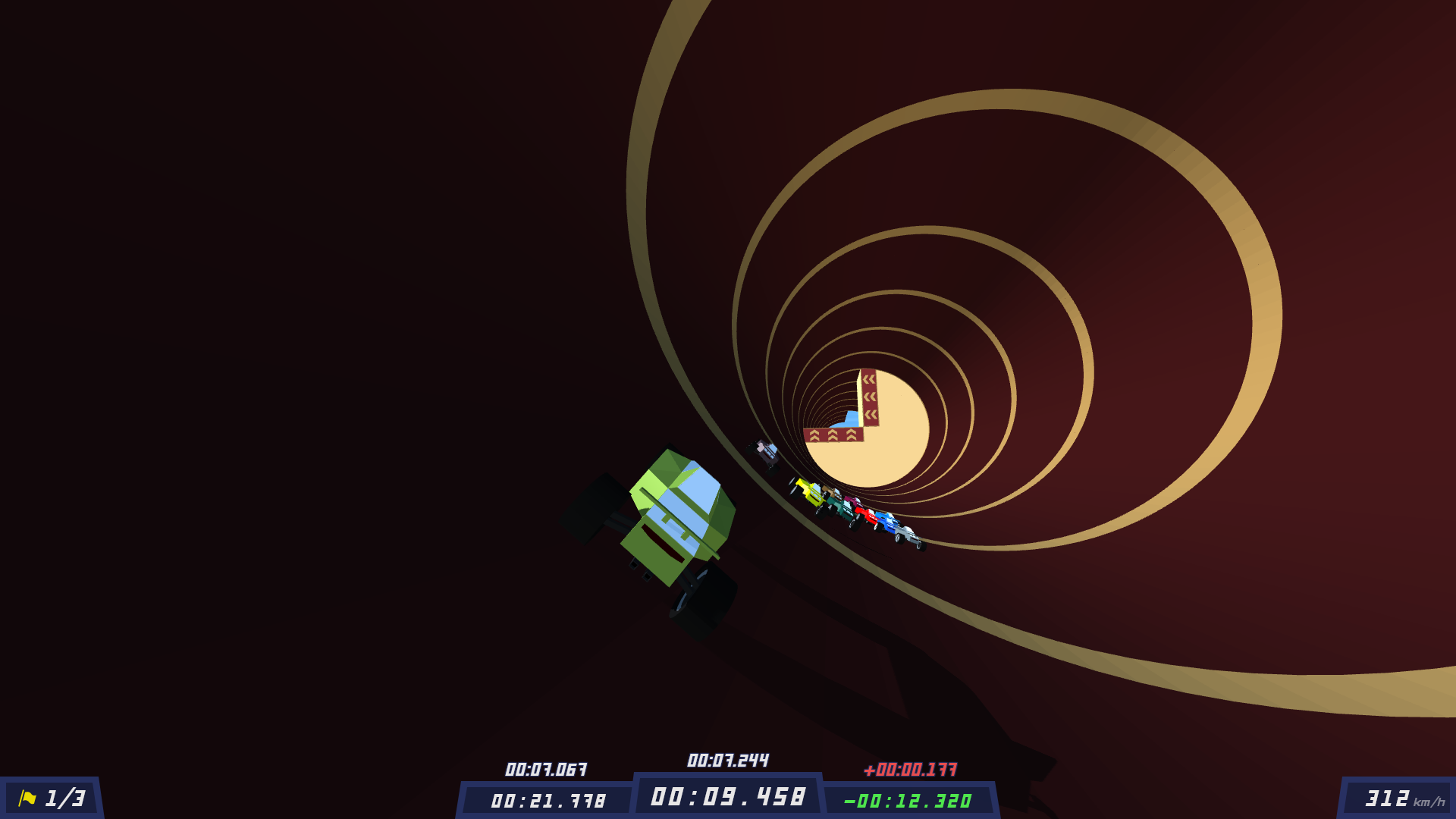Click the yellow lap flag icon
This screenshot has height=819, width=1456.
26,796
